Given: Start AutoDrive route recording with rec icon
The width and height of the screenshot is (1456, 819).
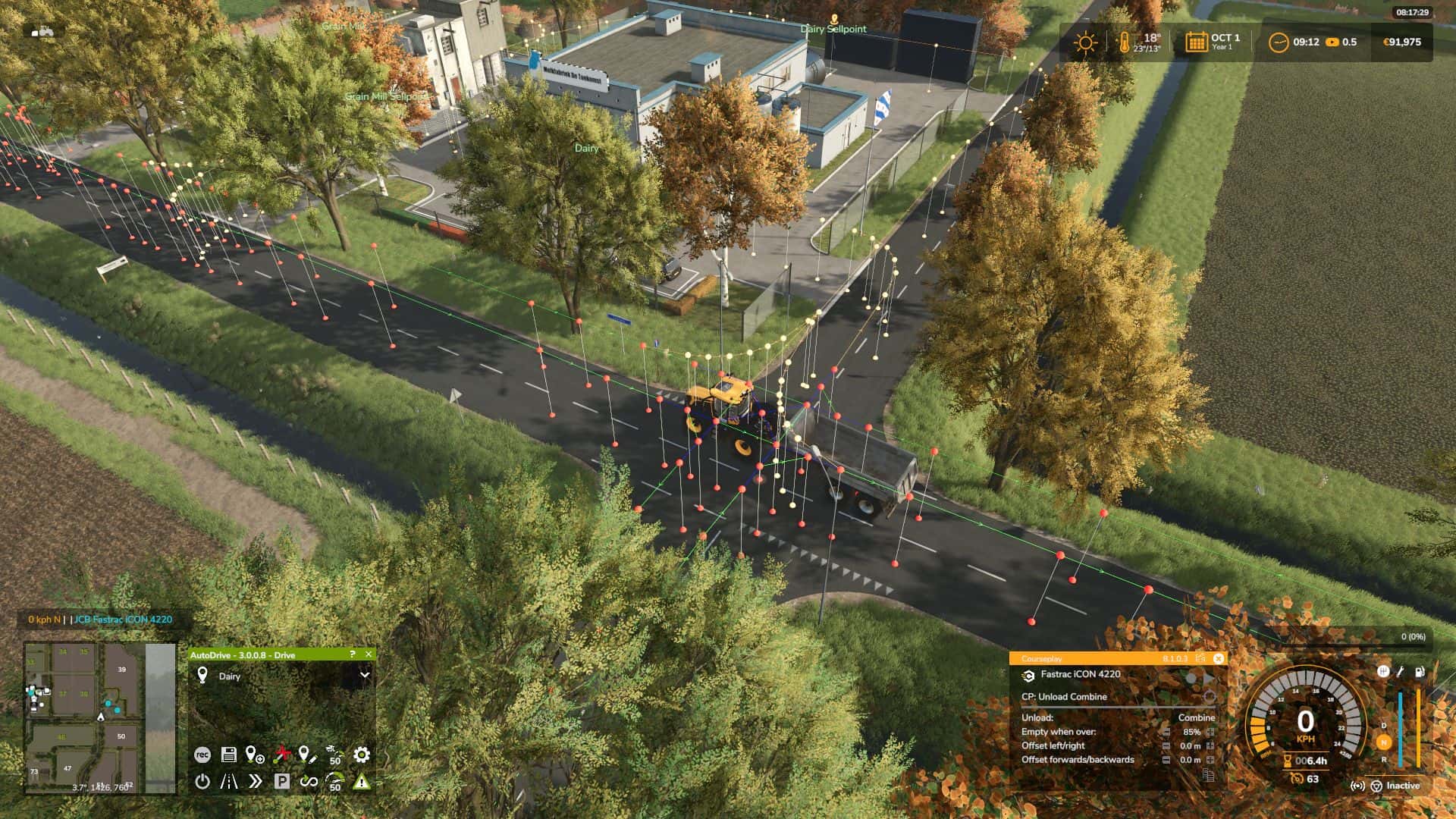Looking at the screenshot, I should point(203,755).
